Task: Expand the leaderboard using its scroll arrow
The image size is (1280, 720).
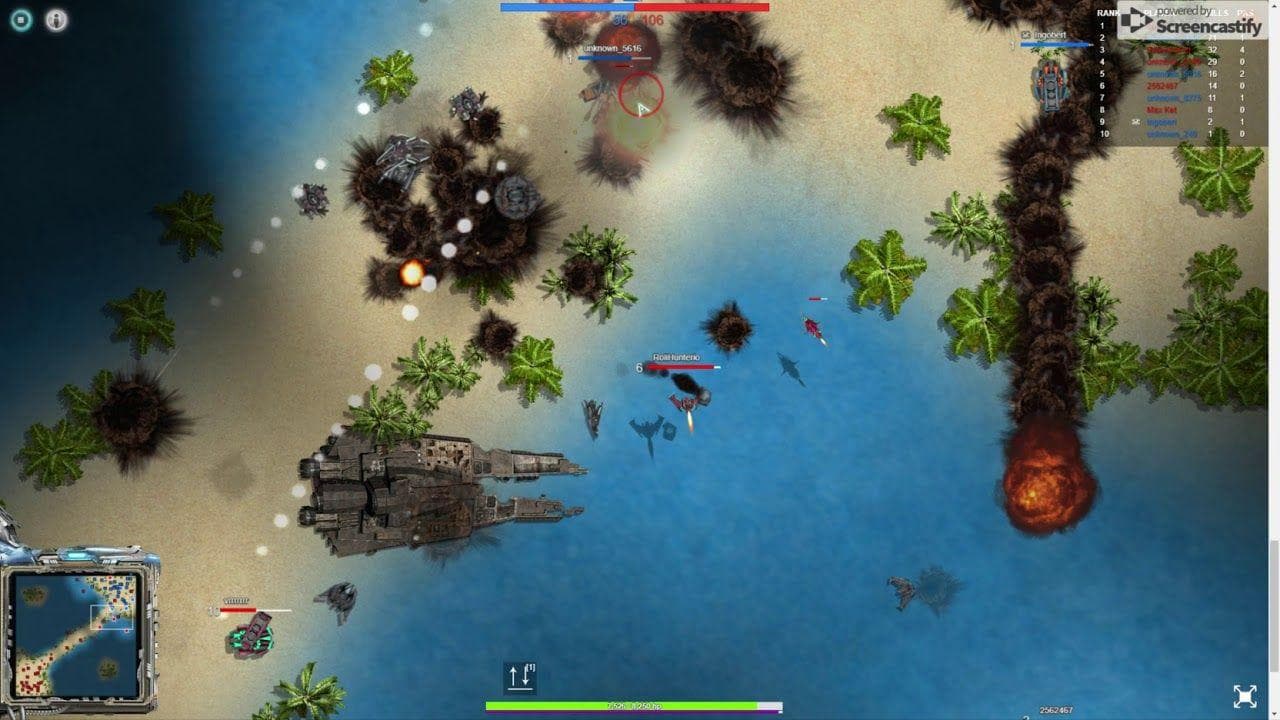Action: point(1274,8)
